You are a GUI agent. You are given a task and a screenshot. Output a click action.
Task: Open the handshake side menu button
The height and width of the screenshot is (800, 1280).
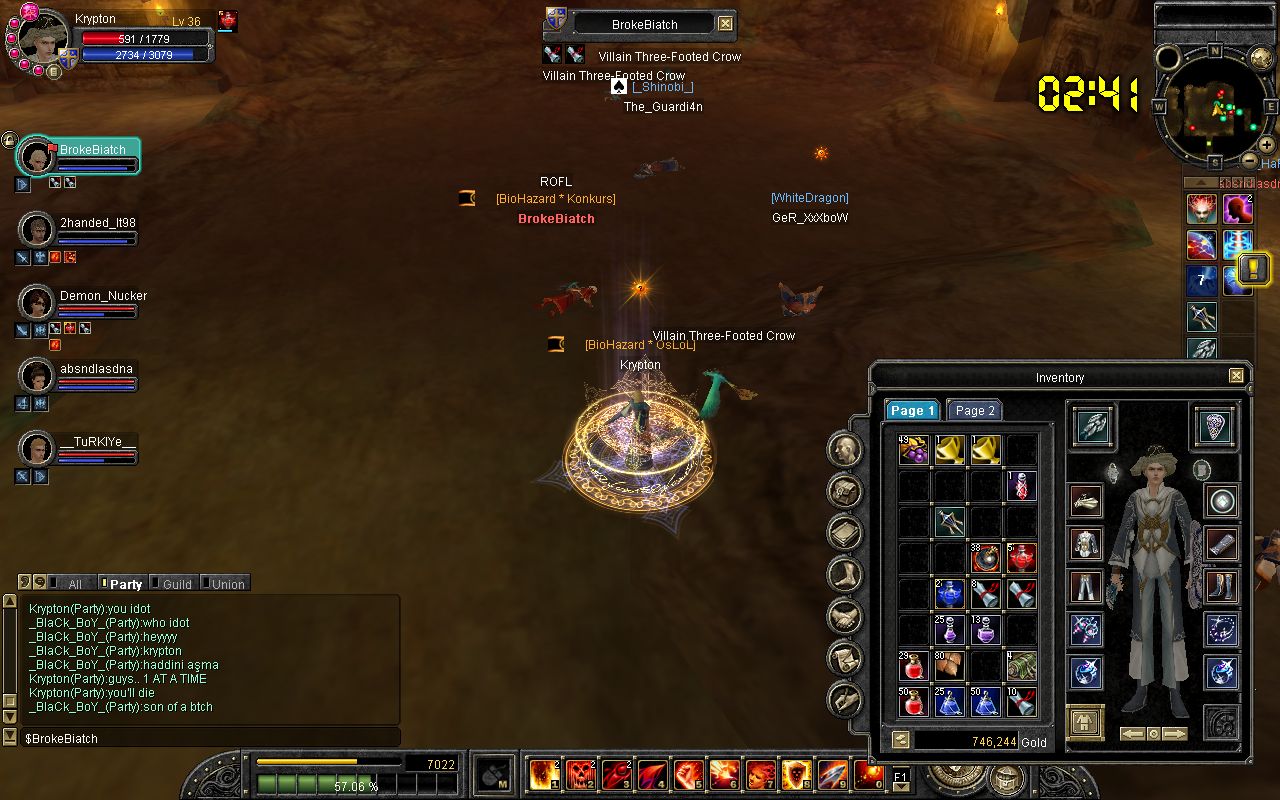tap(845, 615)
